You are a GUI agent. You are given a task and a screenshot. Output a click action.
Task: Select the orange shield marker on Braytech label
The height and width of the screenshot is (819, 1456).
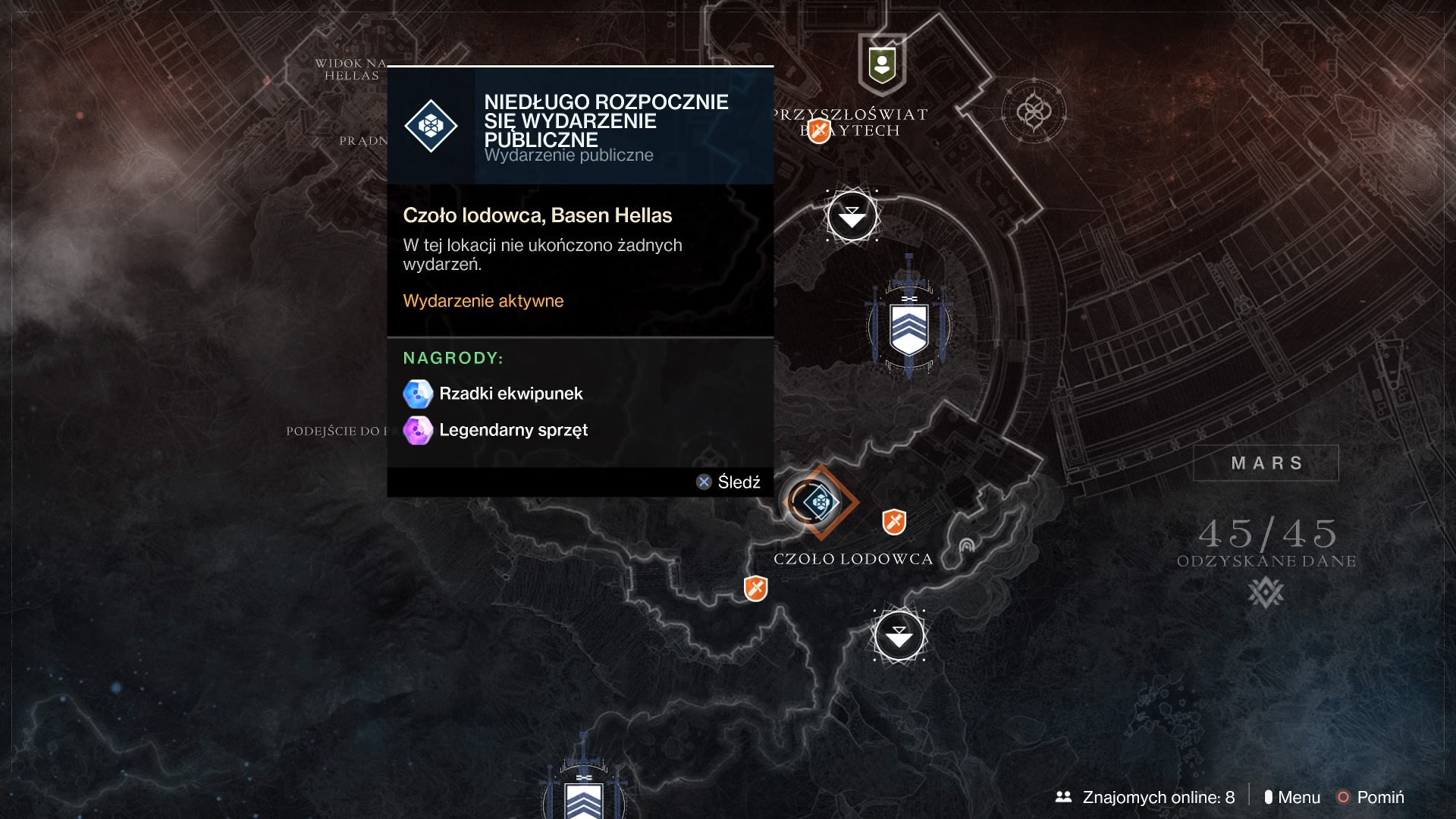(x=819, y=130)
